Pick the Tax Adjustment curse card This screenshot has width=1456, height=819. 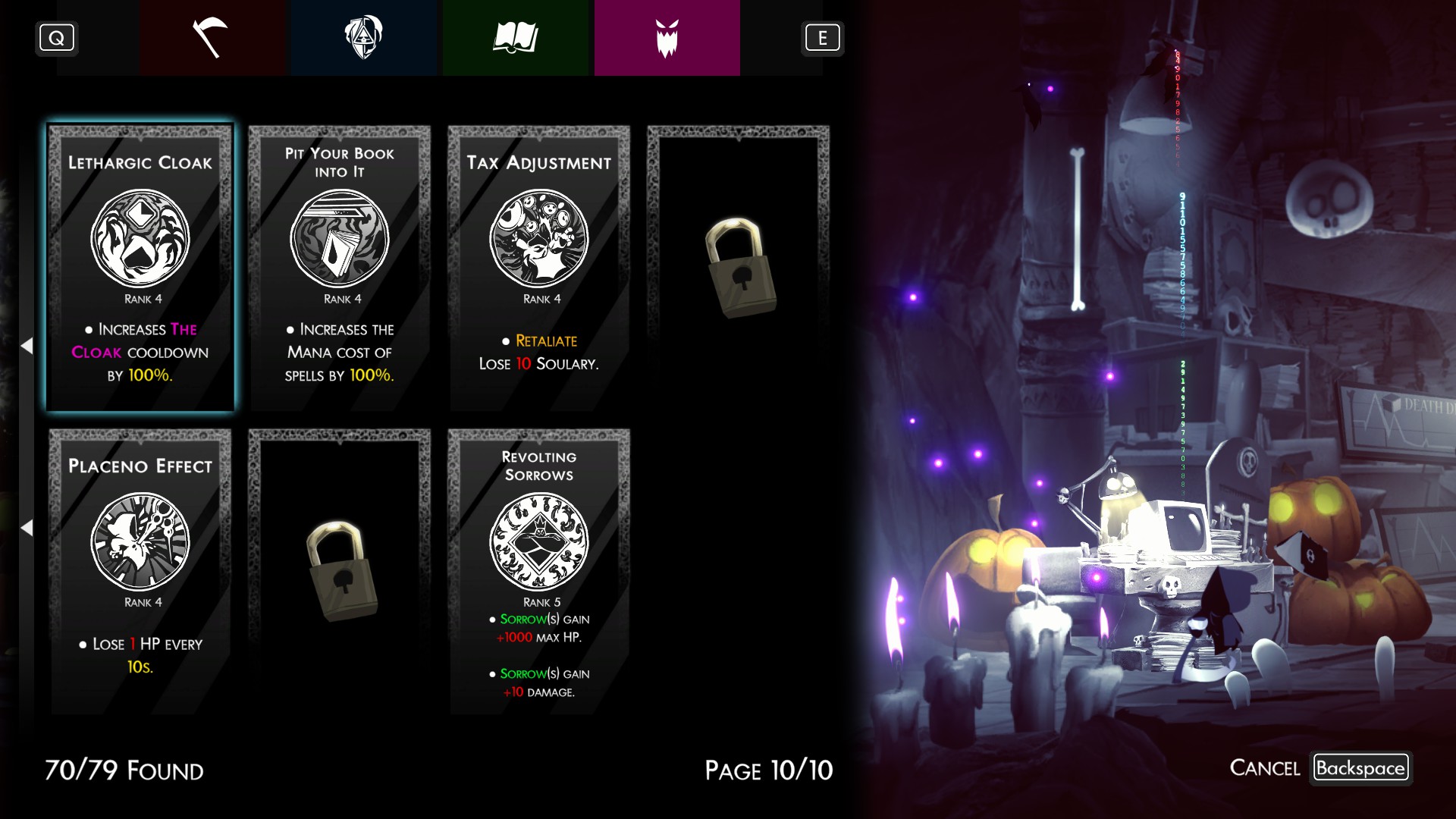(539, 268)
